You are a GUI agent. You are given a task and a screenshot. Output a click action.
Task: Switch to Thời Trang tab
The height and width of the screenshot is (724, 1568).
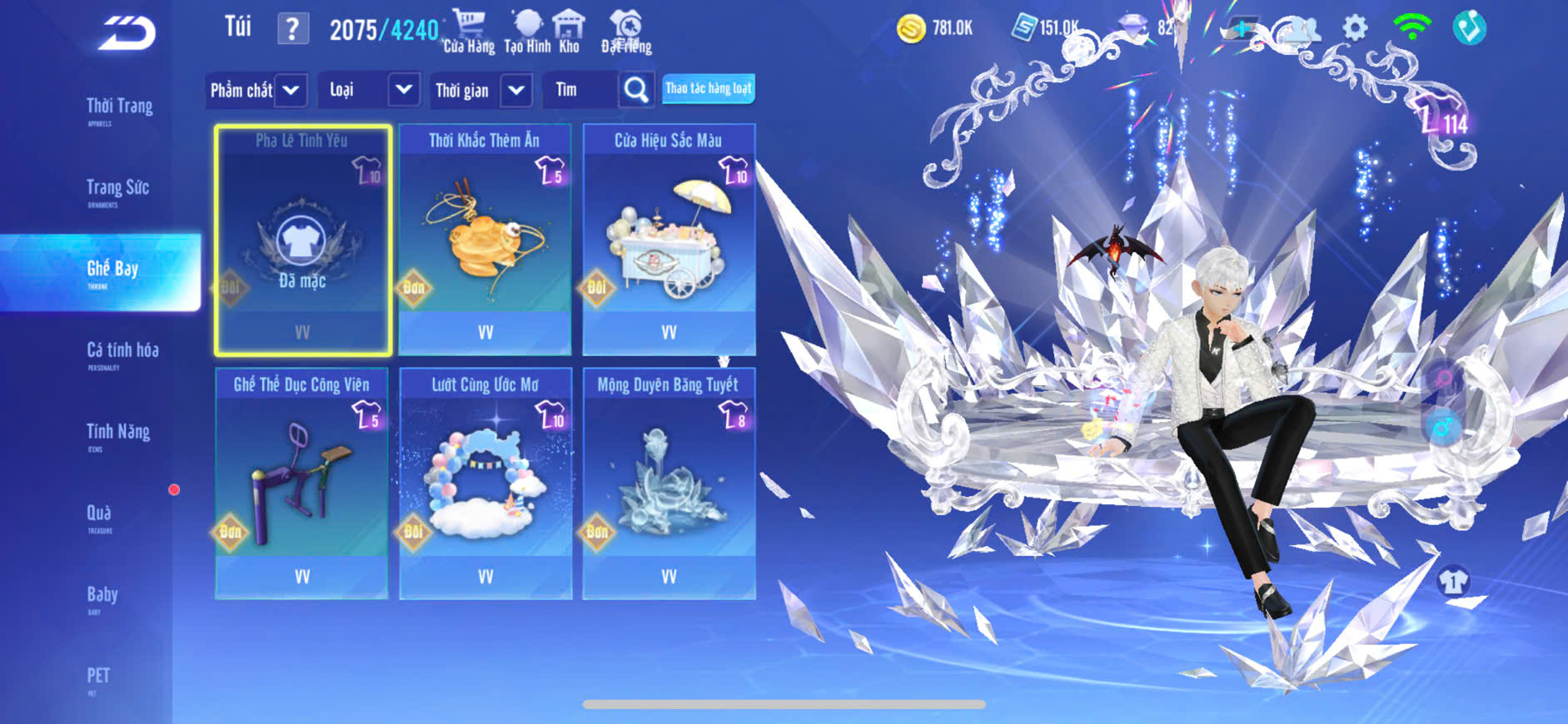119,108
